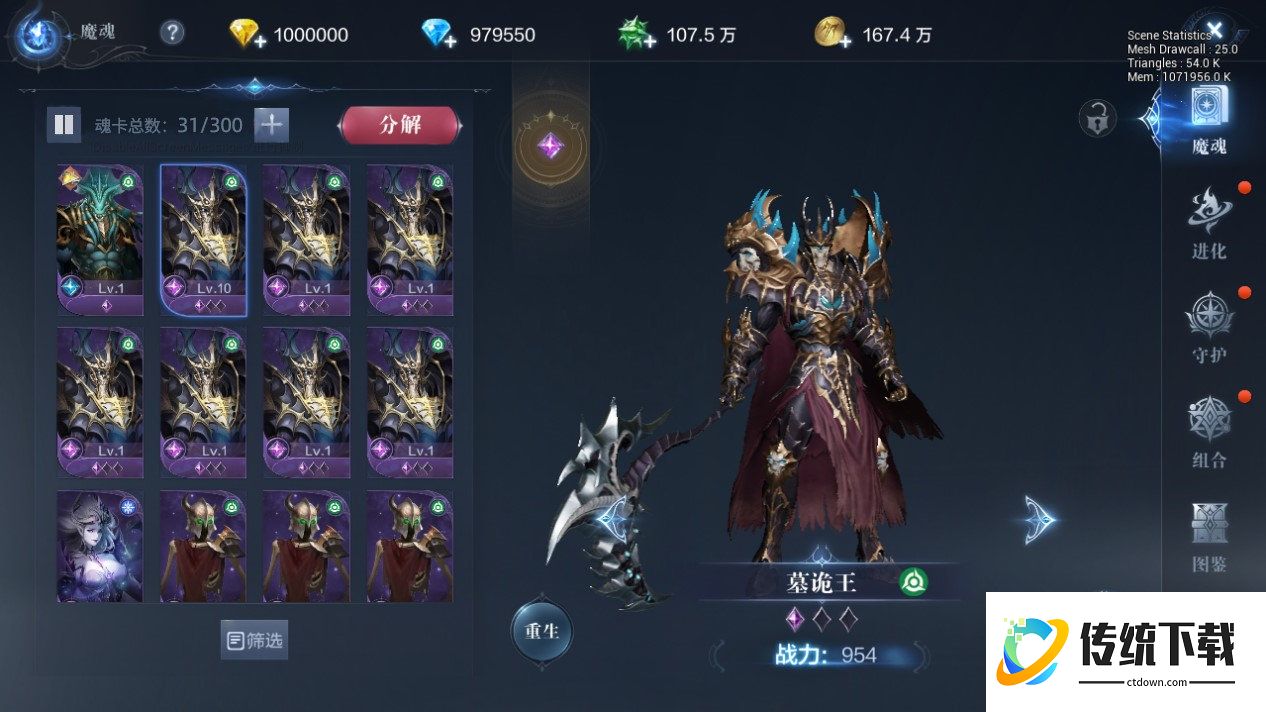Toggle the padlock lock icon
The image size is (1266, 712).
(x=1097, y=119)
